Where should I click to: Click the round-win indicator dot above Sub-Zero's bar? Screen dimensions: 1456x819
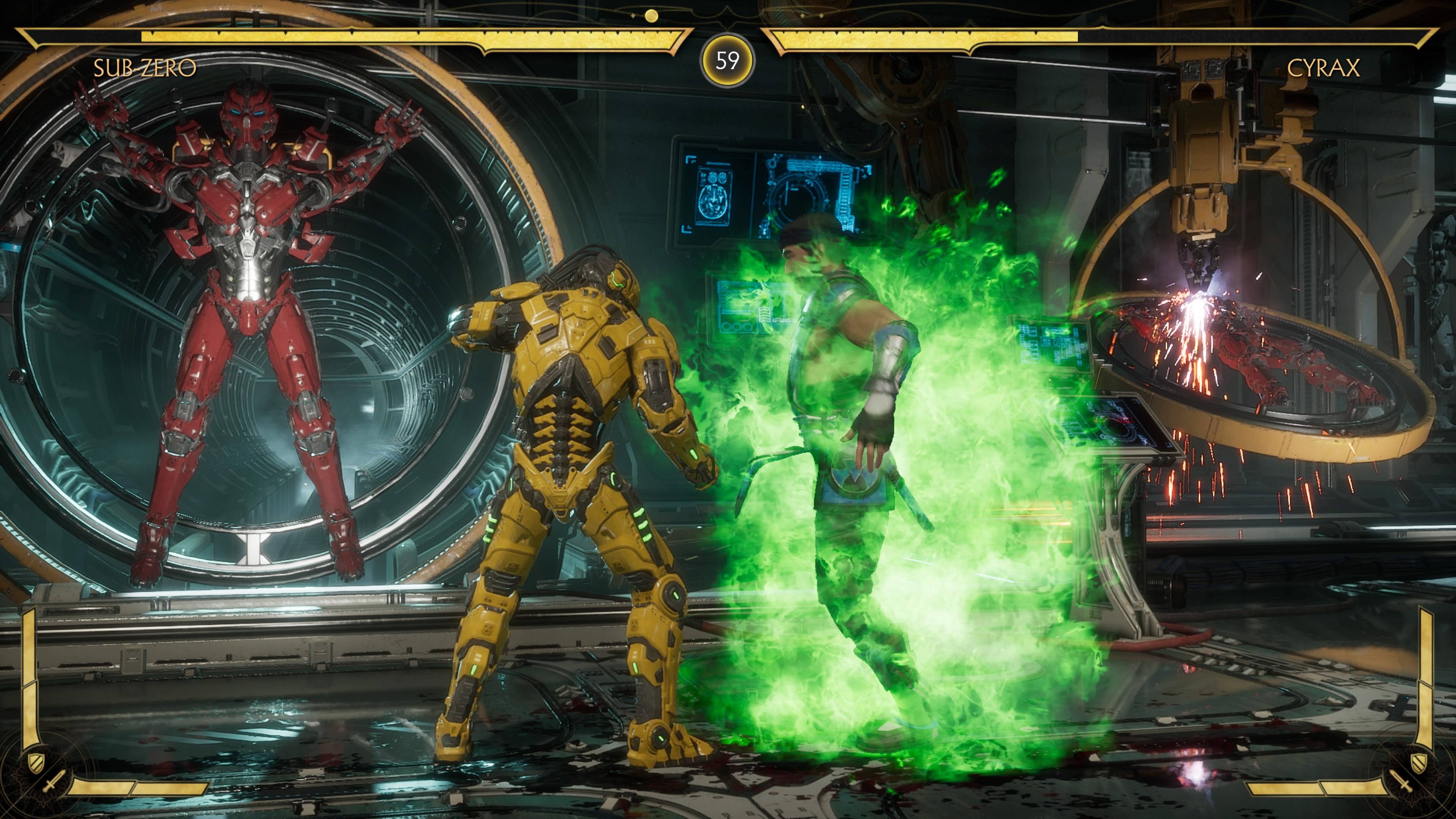coord(652,16)
